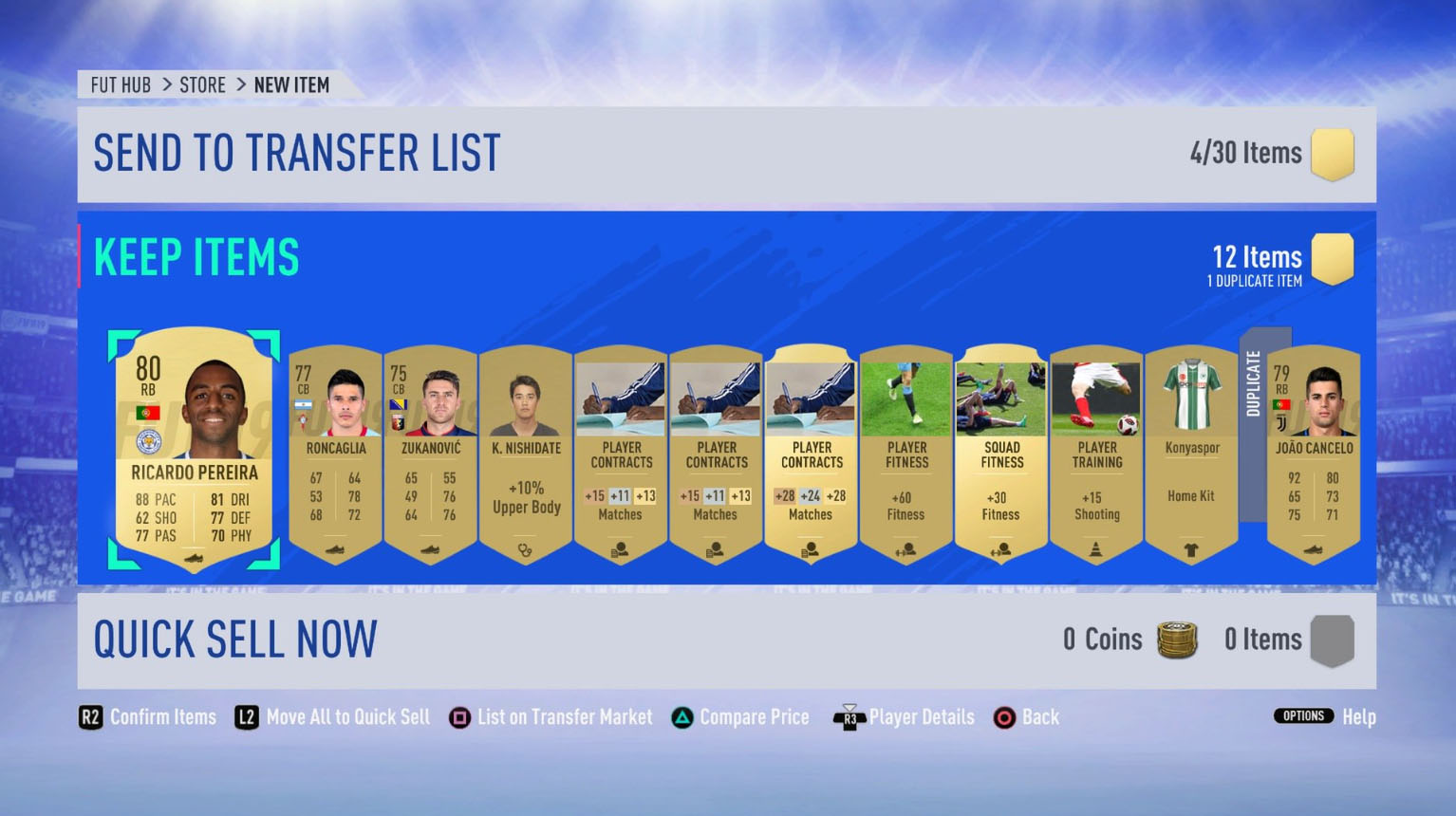This screenshot has width=1456, height=816.
Task: Trigger Compare Price option
Action: [739, 717]
